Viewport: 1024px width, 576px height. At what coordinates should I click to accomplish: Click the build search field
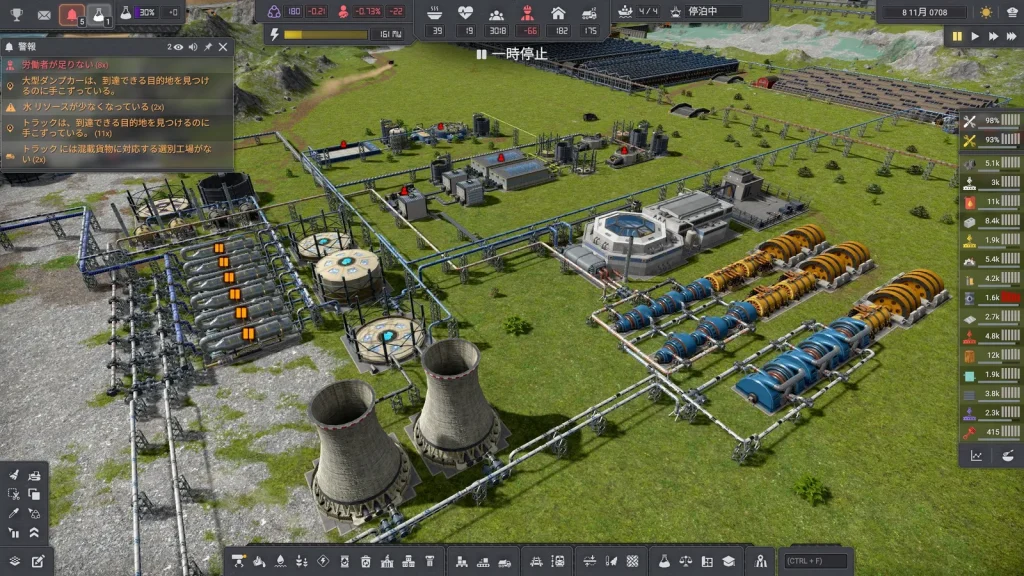[x=816, y=561]
